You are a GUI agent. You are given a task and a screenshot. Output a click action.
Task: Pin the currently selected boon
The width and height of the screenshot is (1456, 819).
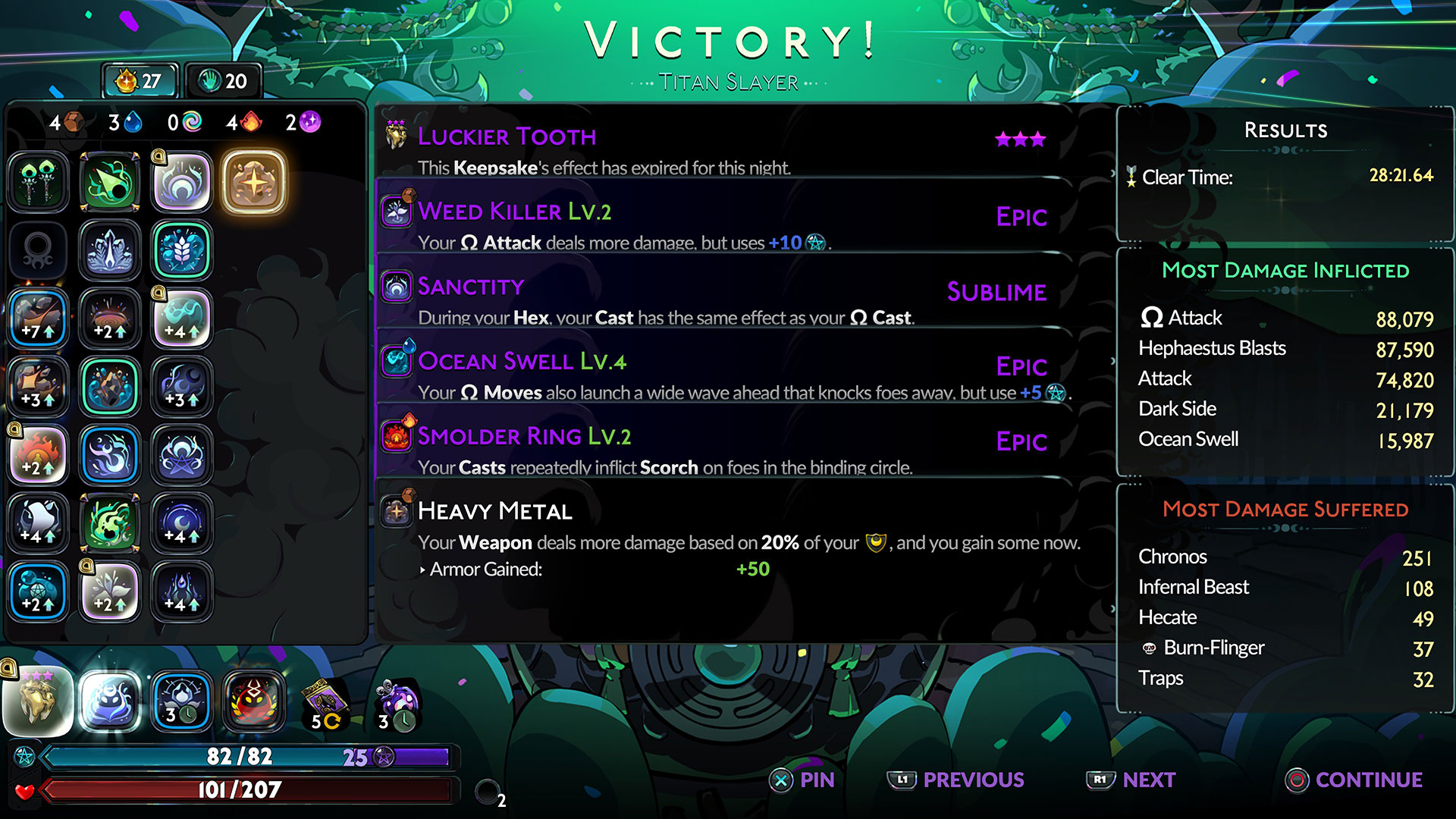click(802, 780)
